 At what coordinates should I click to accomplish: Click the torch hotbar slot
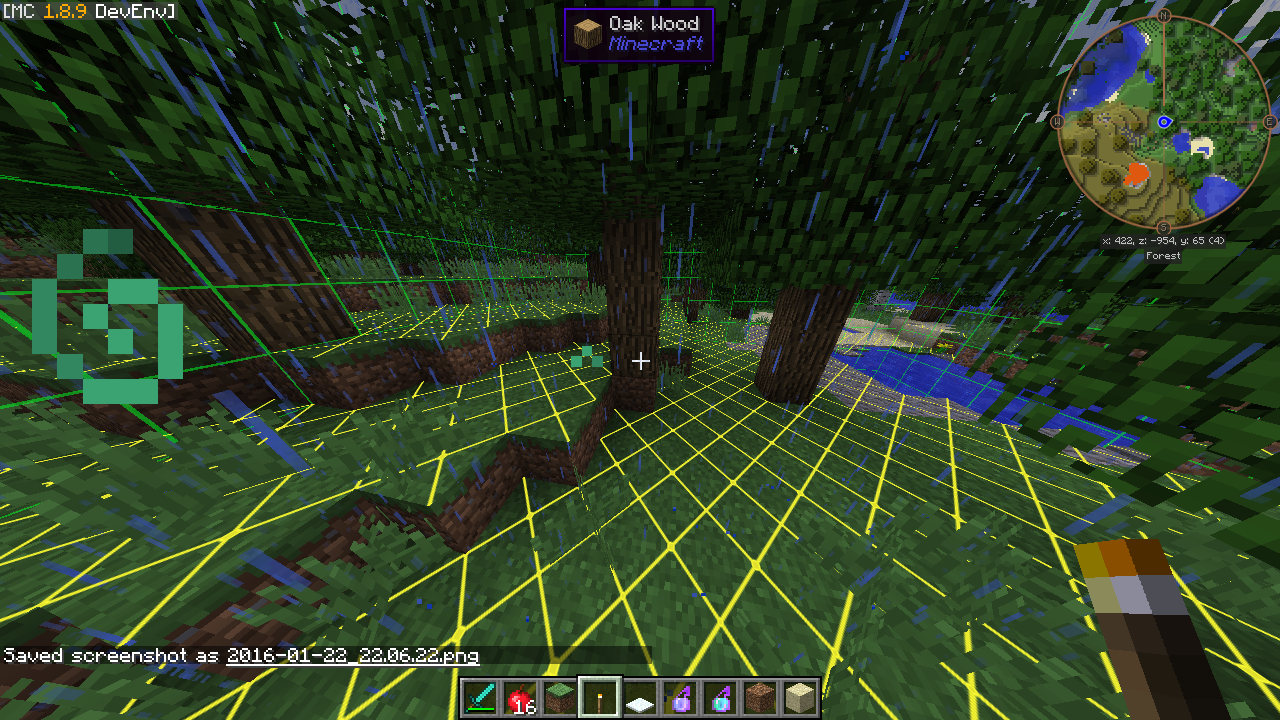pos(600,697)
